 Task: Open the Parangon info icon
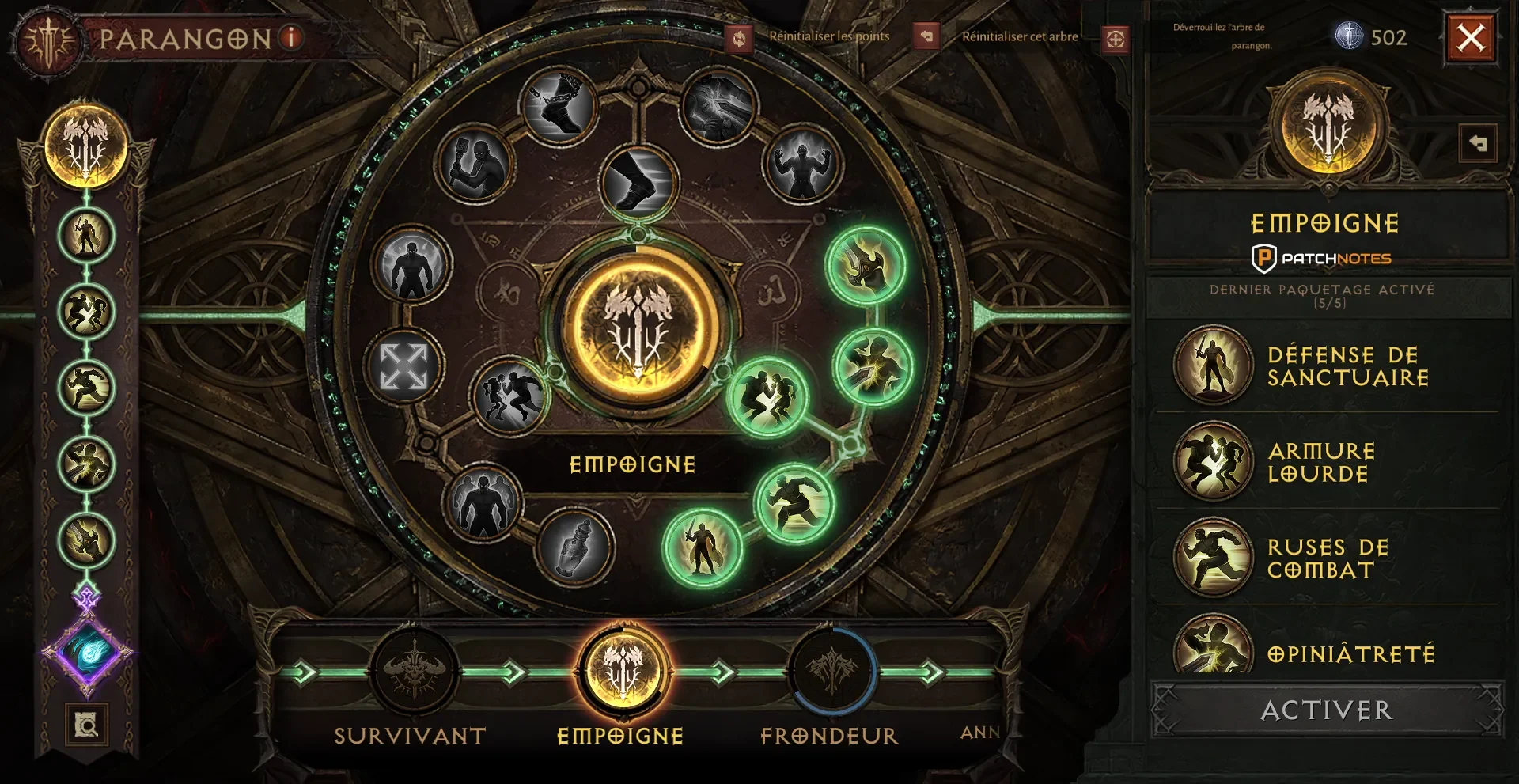click(x=291, y=37)
